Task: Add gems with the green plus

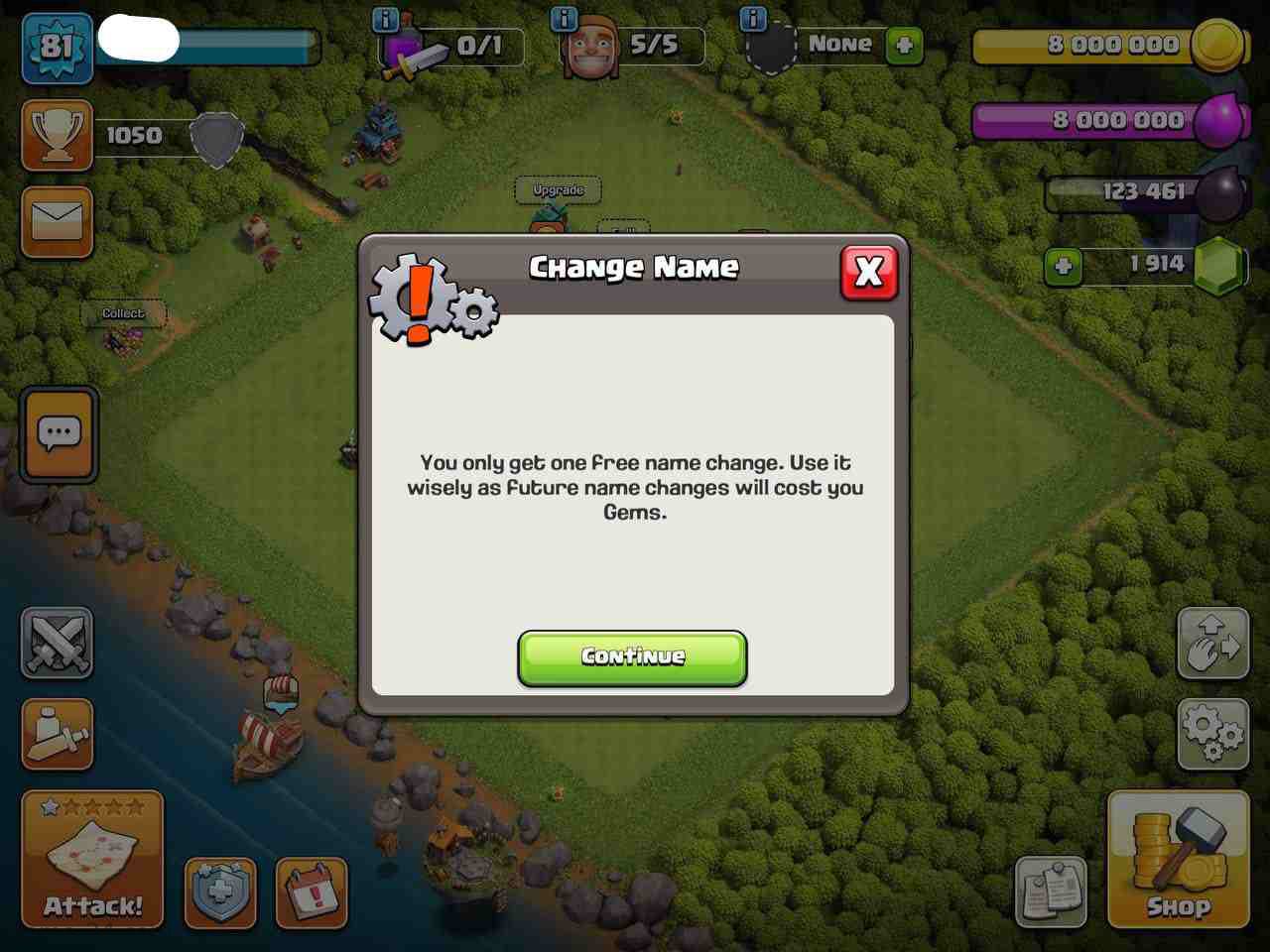Action: click(1063, 266)
